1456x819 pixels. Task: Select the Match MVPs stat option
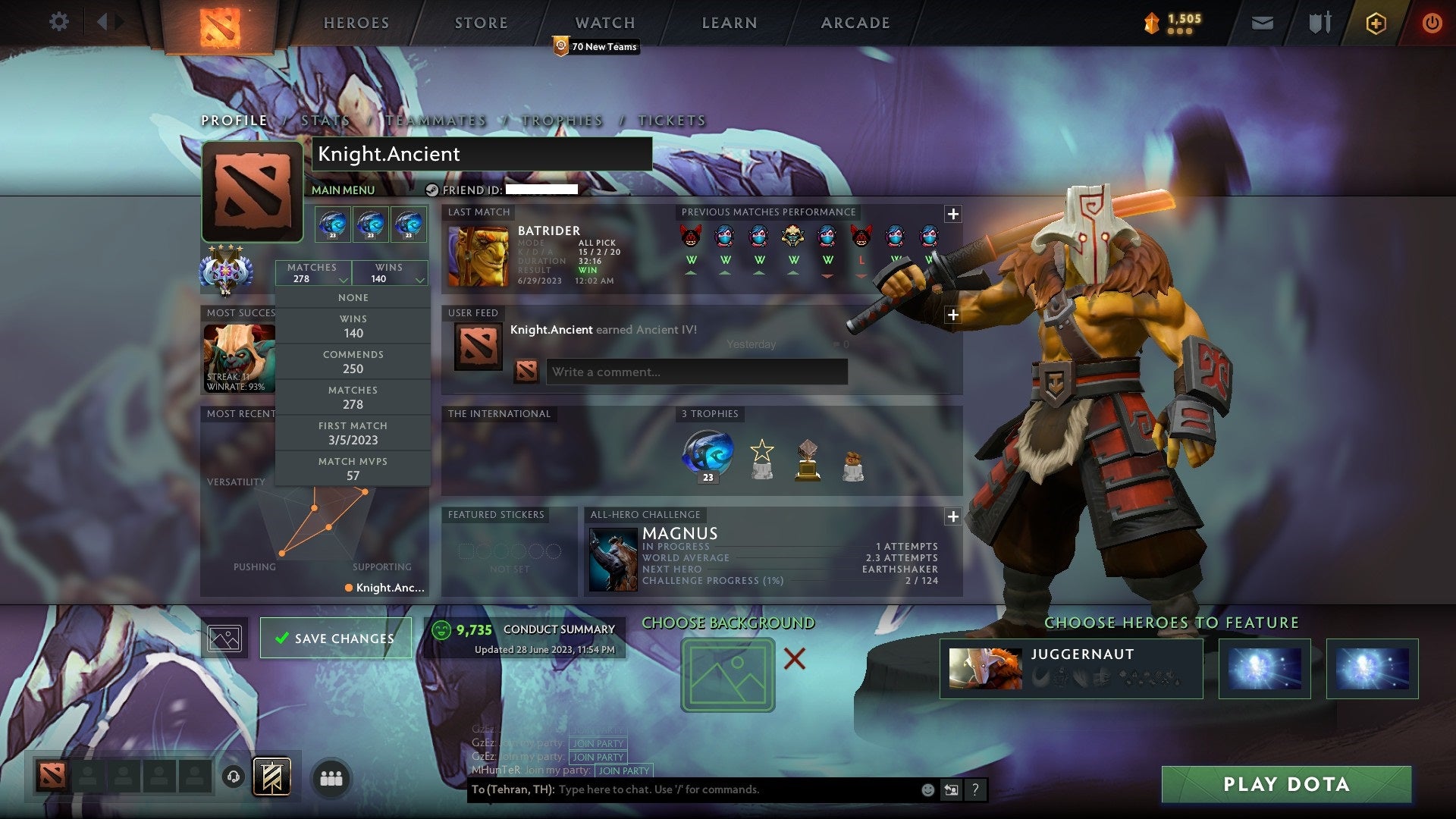[x=353, y=469]
